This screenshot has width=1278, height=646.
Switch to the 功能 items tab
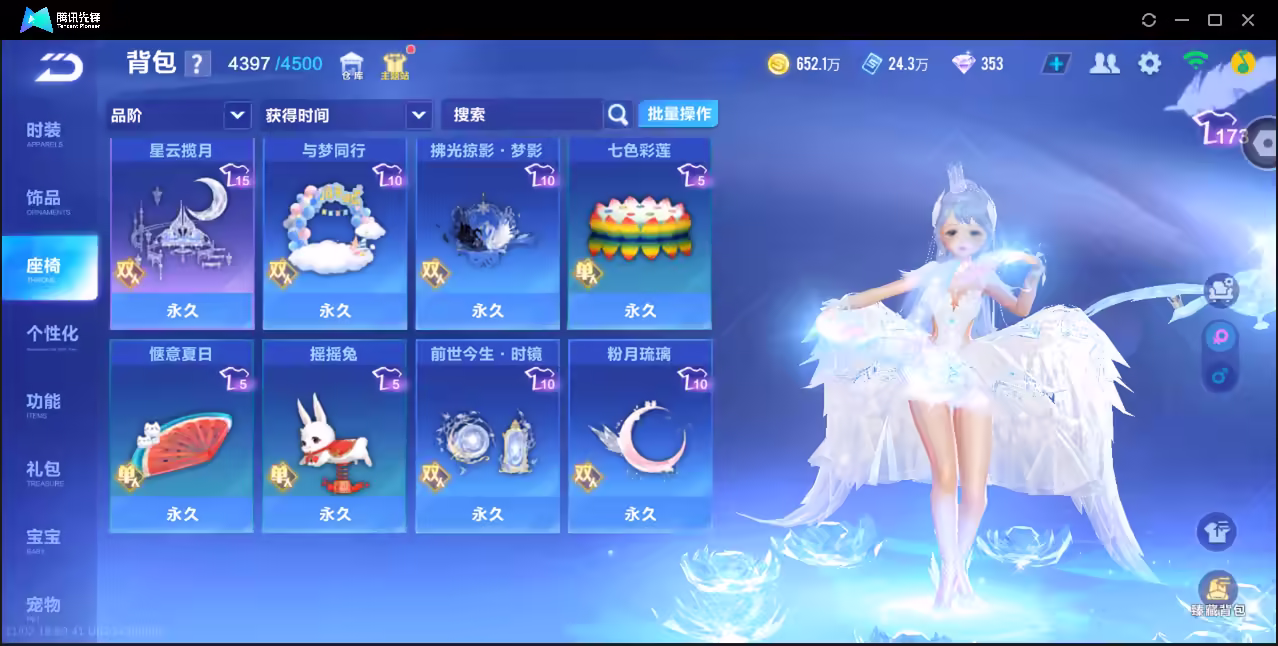(44, 404)
